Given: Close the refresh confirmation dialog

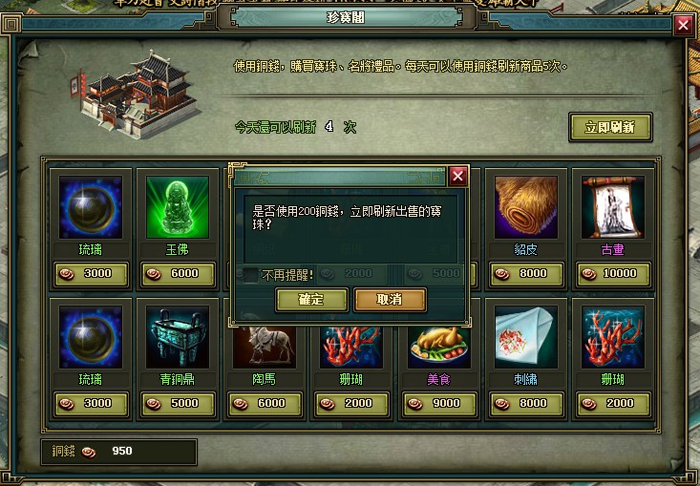Looking at the screenshot, I should click(x=458, y=176).
